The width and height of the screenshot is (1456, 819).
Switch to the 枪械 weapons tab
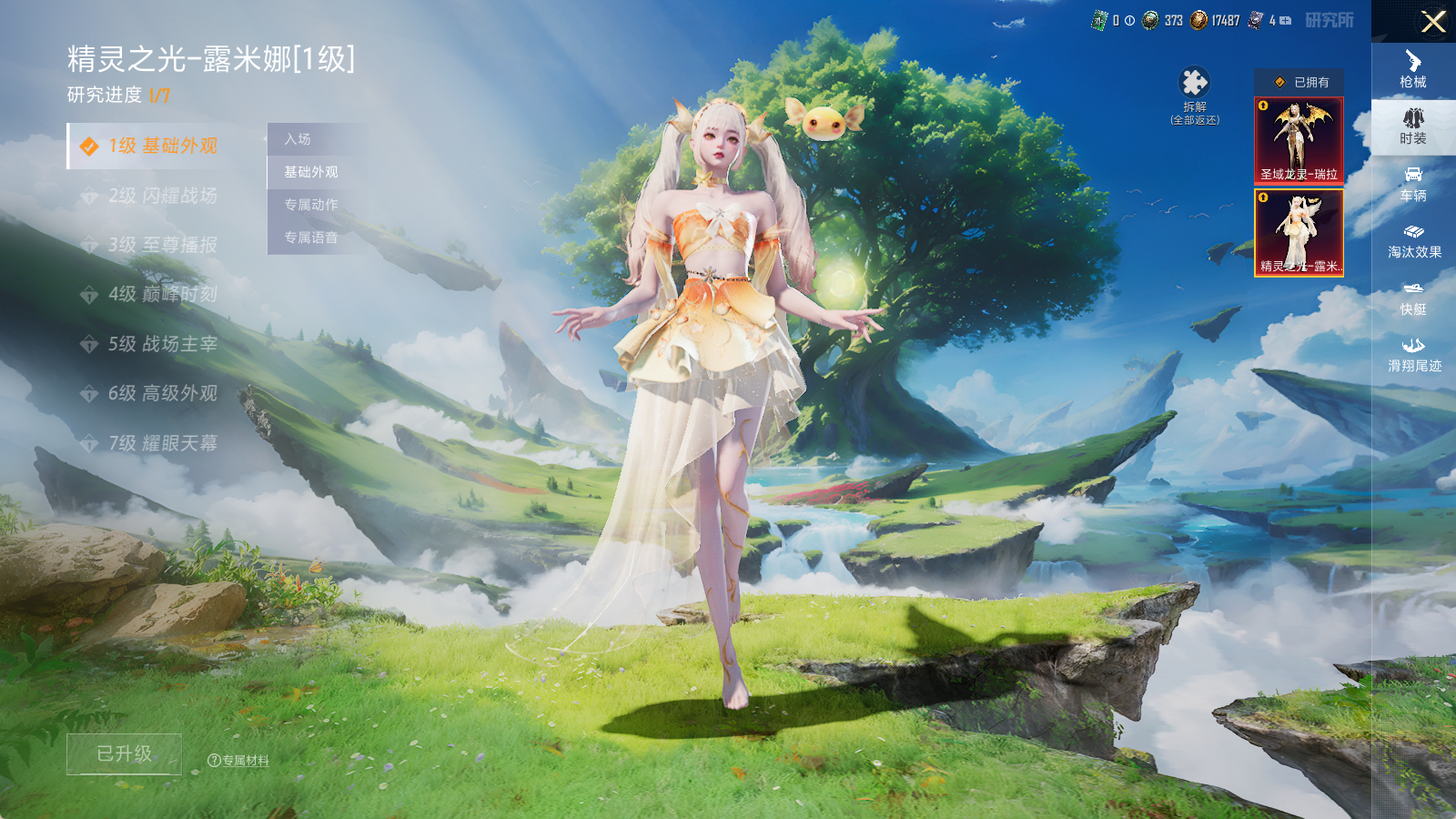tap(1413, 69)
